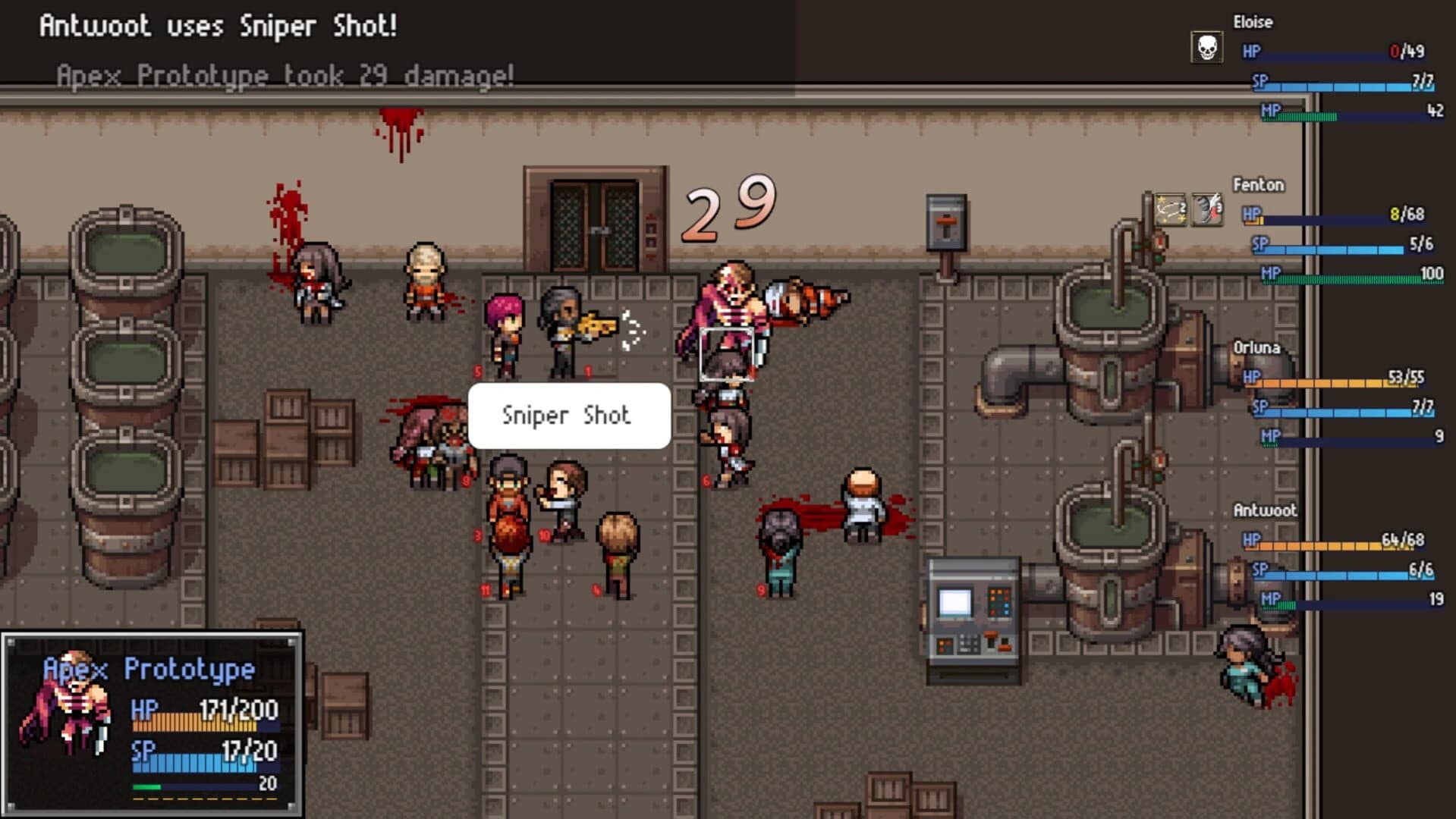This screenshot has width=1456, height=819.
Task: Click the red wall-mounted button panel near the elevator
Action: (x=945, y=220)
